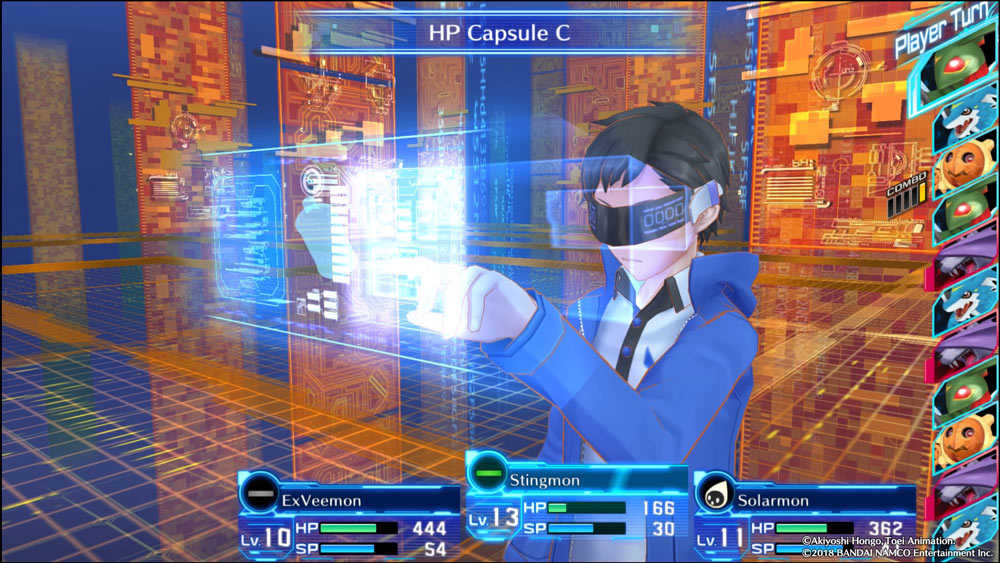This screenshot has height=563, width=1000.
Task: Click Solarmon's party status panel
Action: (805, 521)
